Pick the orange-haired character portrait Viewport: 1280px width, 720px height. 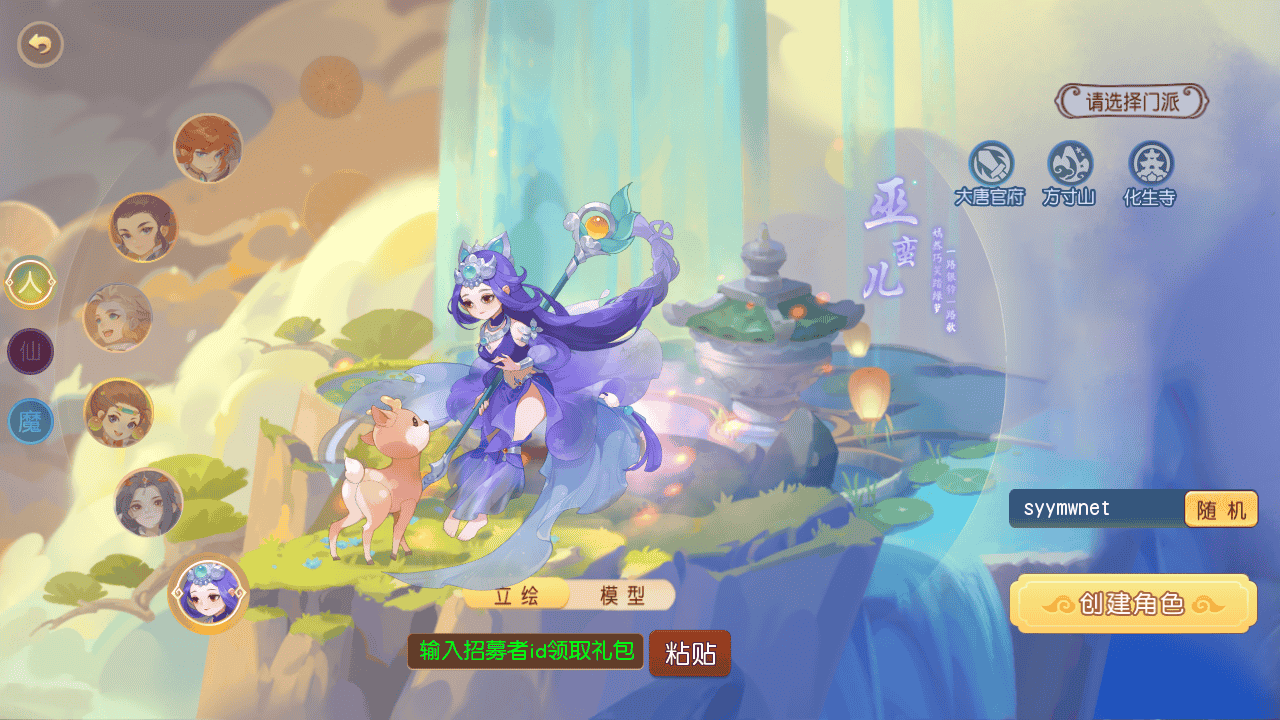coord(208,149)
